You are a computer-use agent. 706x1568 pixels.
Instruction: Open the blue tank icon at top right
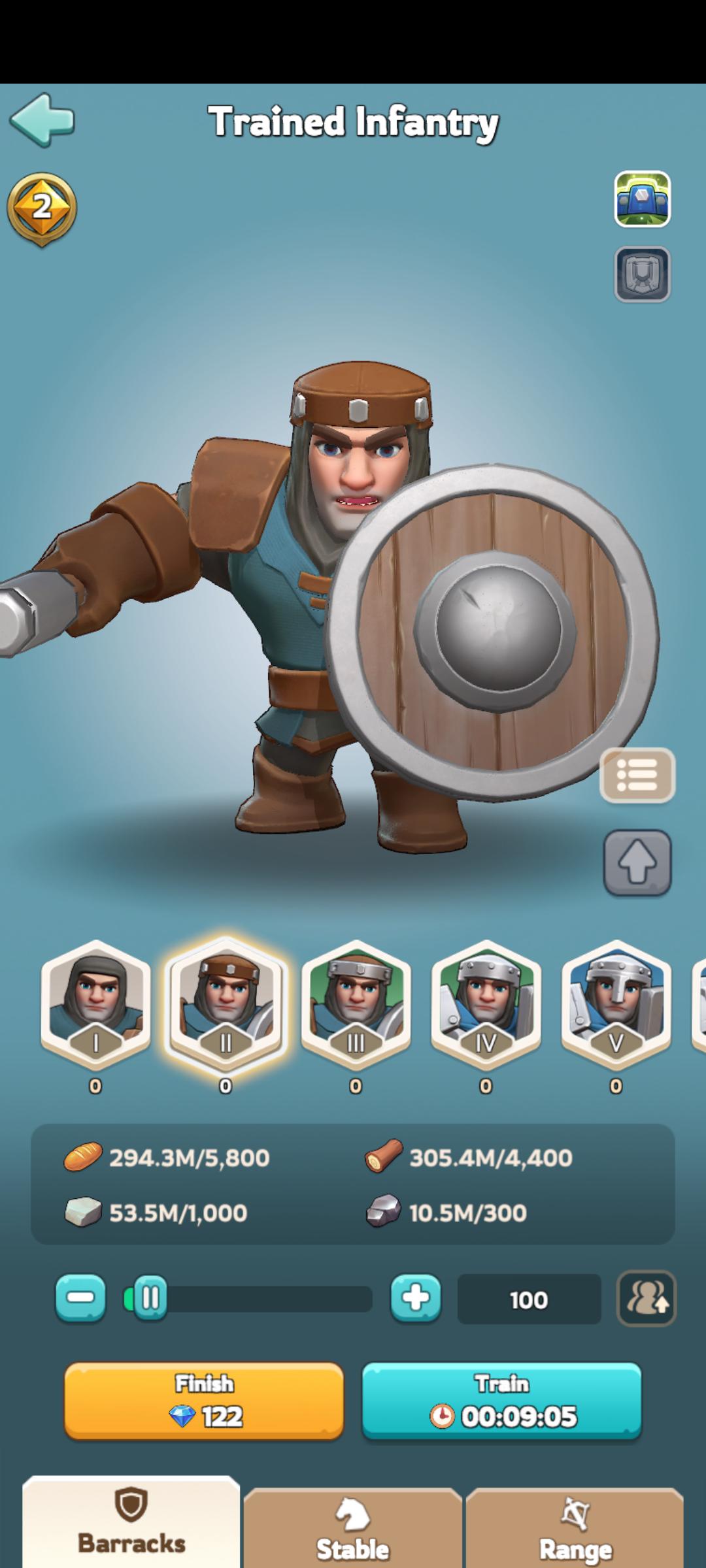pyautogui.click(x=642, y=199)
